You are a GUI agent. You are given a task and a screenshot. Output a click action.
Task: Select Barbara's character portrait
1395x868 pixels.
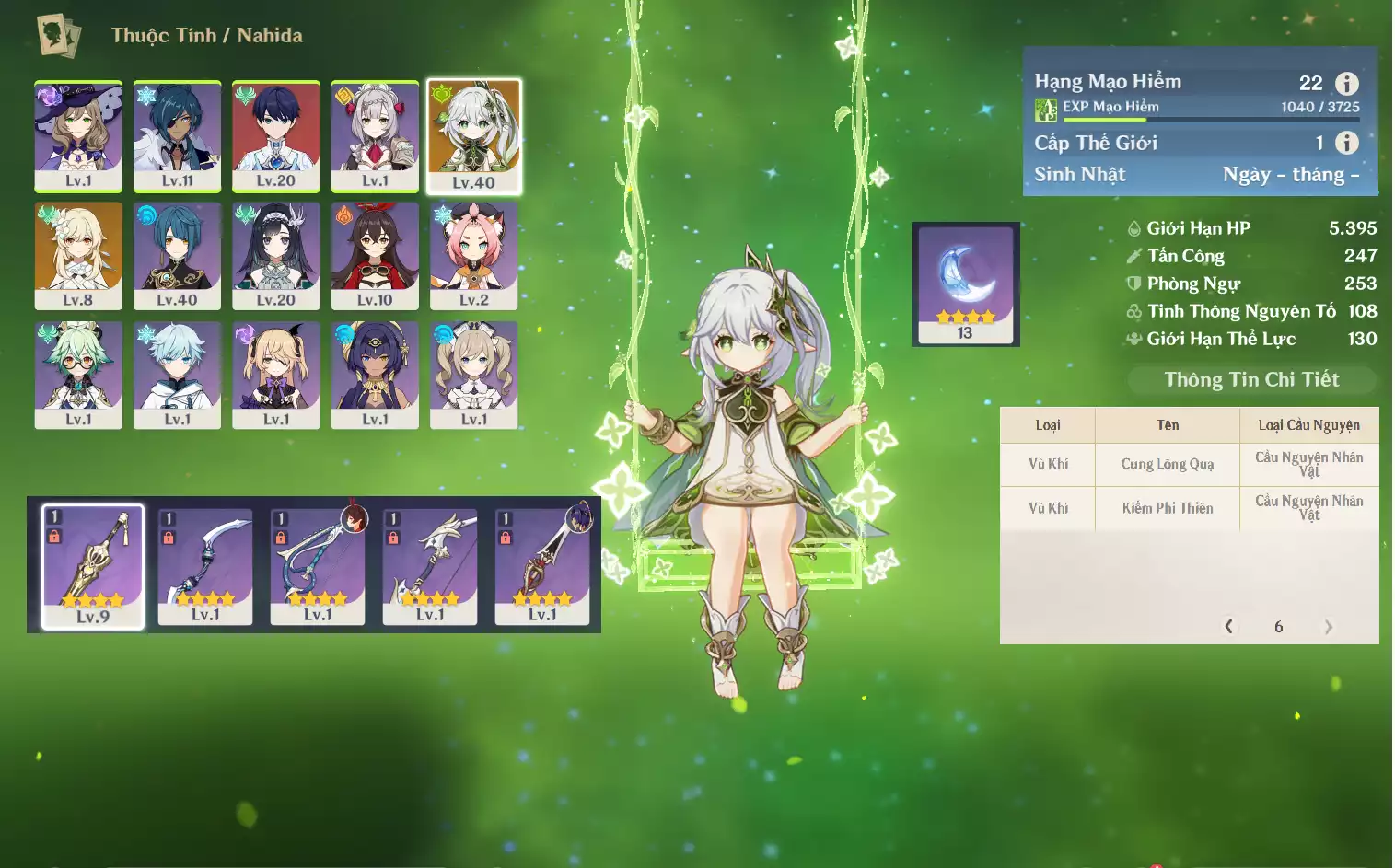474,374
